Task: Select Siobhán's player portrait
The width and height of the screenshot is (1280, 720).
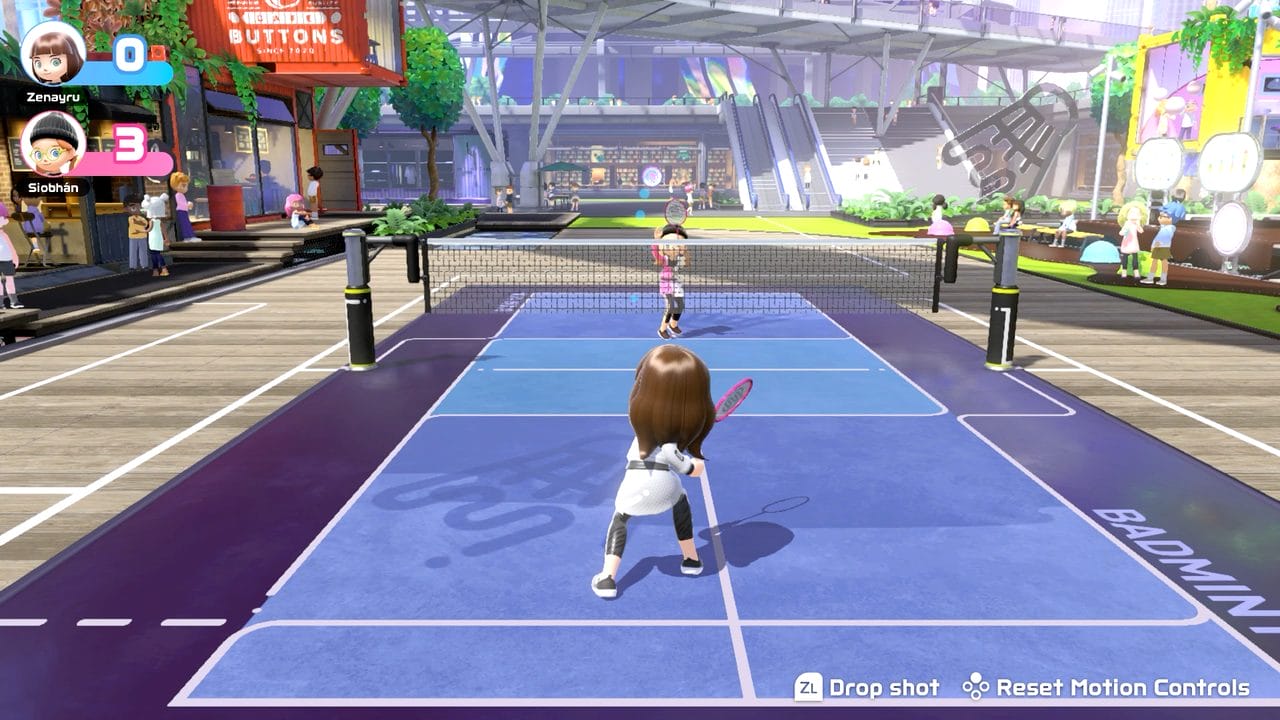Action: pos(53,144)
